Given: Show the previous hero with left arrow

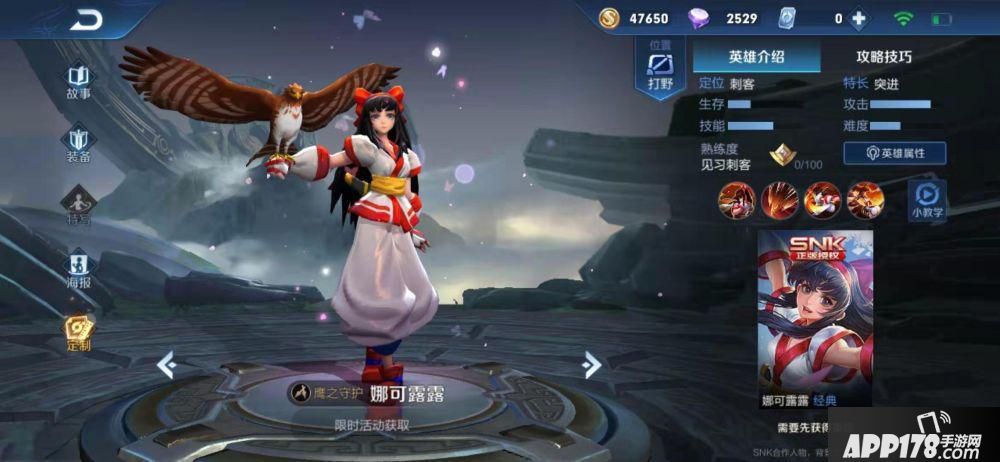Looking at the screenshot, I should [x=167, y=366].
